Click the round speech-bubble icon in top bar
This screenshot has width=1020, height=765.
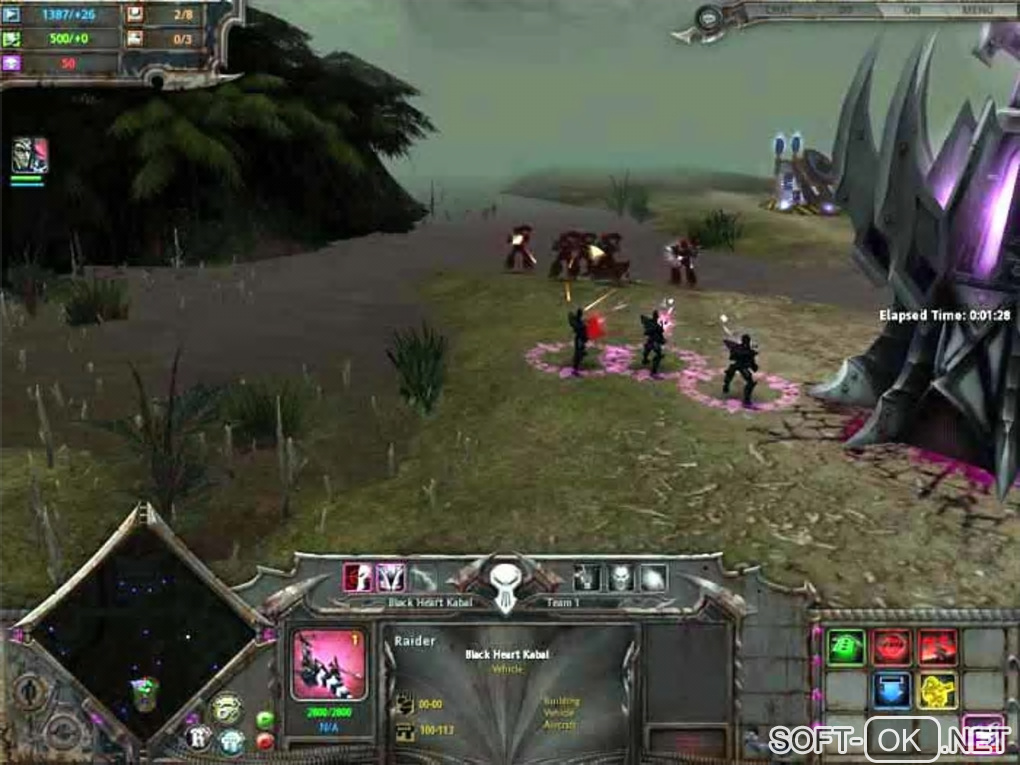click(x=710, y=18)
